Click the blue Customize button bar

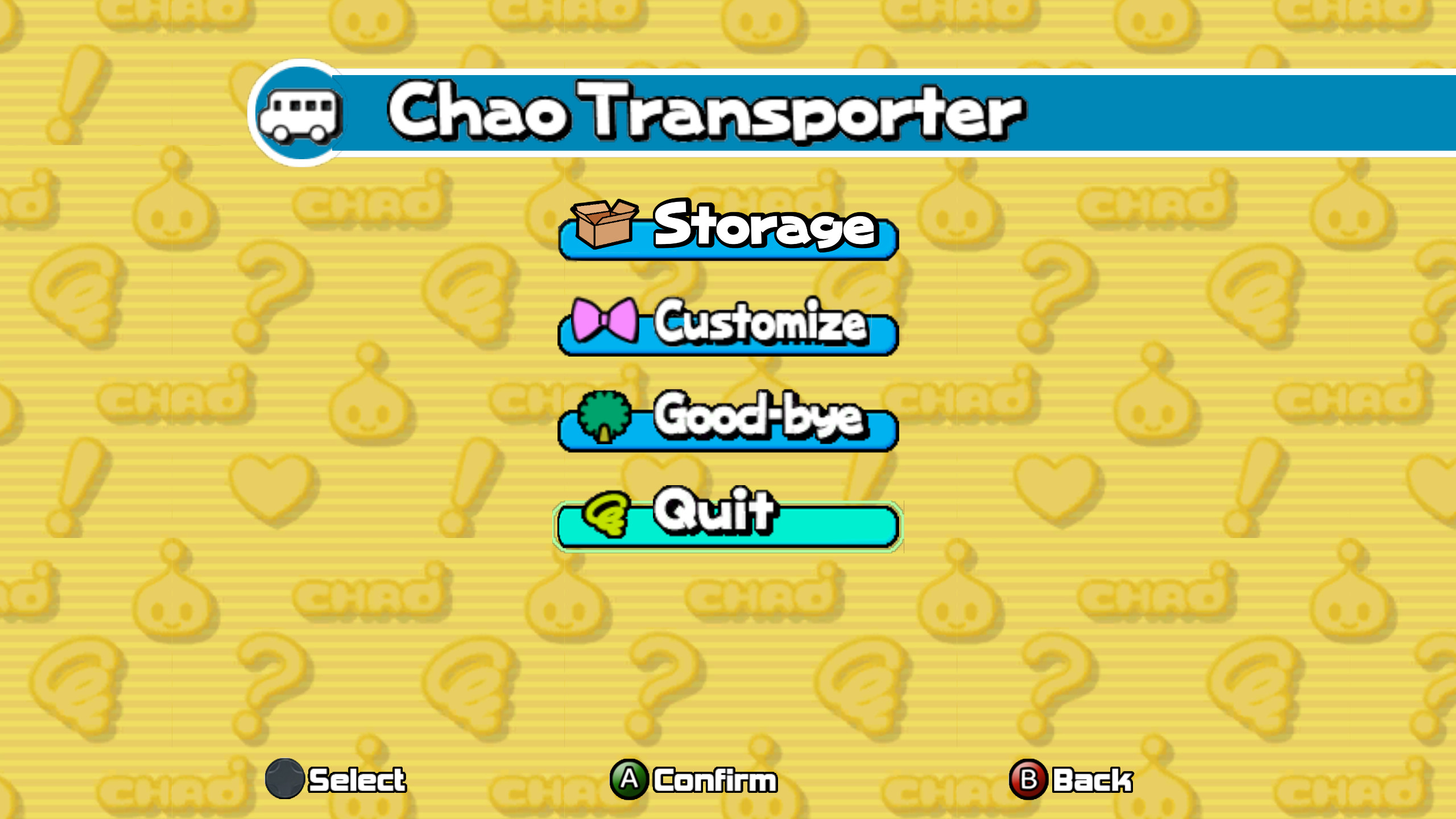[728, 336]
